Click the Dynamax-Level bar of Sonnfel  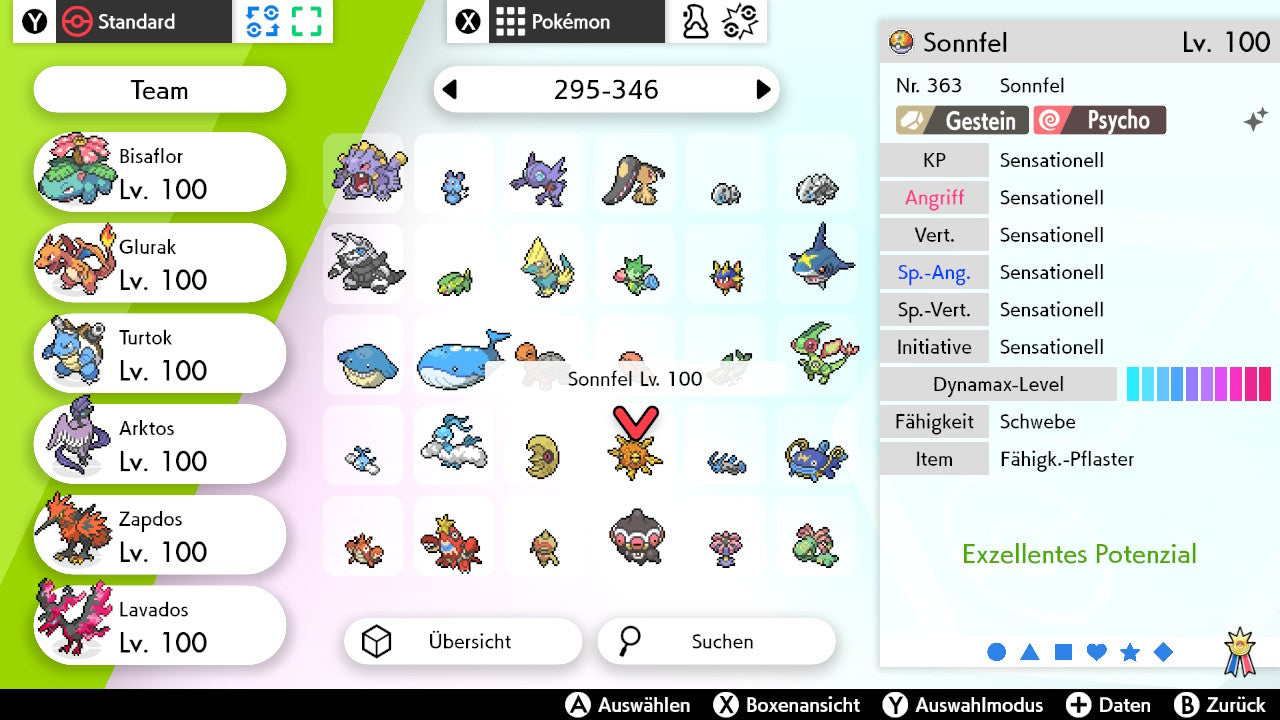(x=1198, y=383)
